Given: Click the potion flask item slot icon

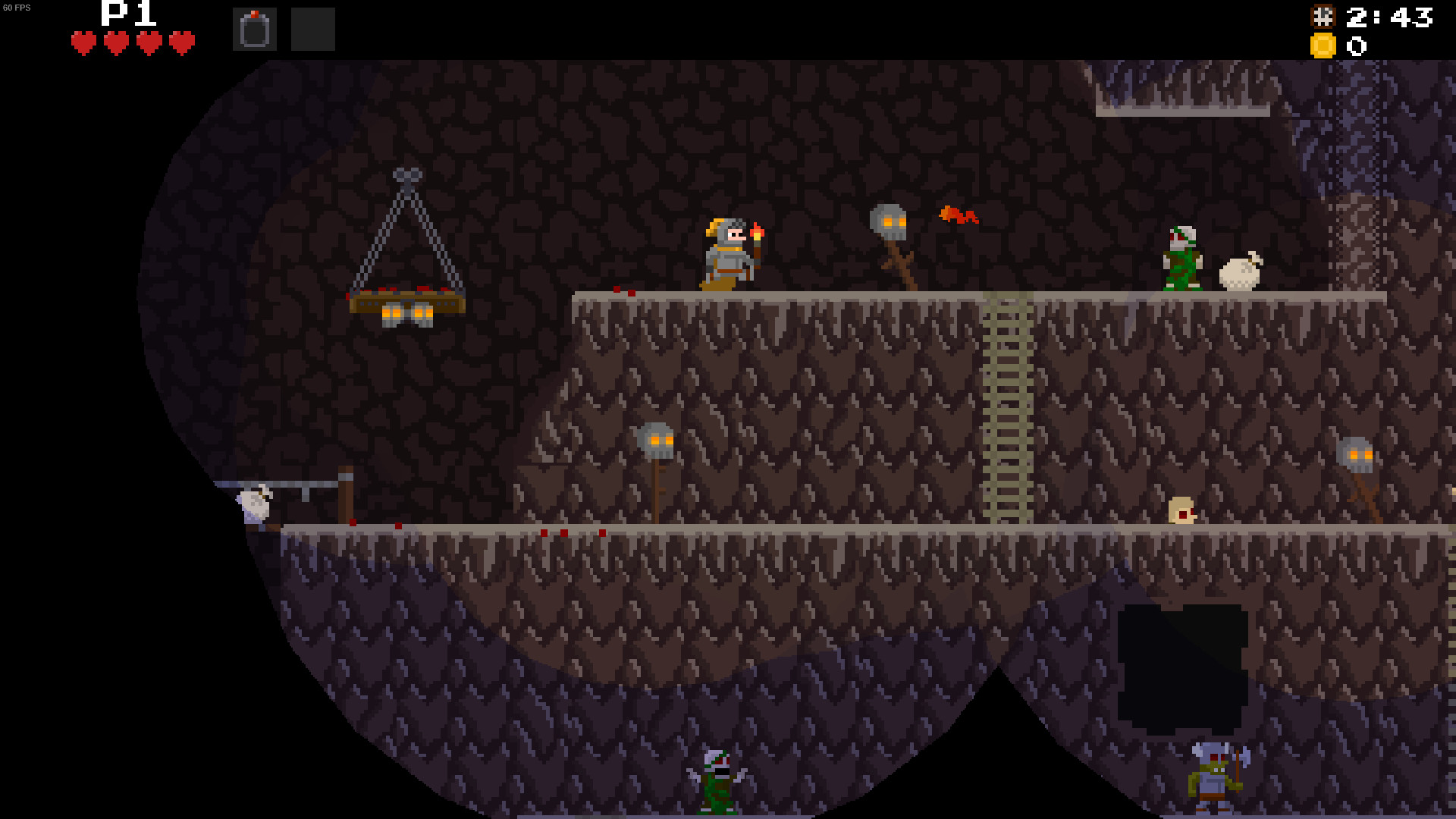Looking at the screenshot, I should pyautogui.click(x=255, y=27).
